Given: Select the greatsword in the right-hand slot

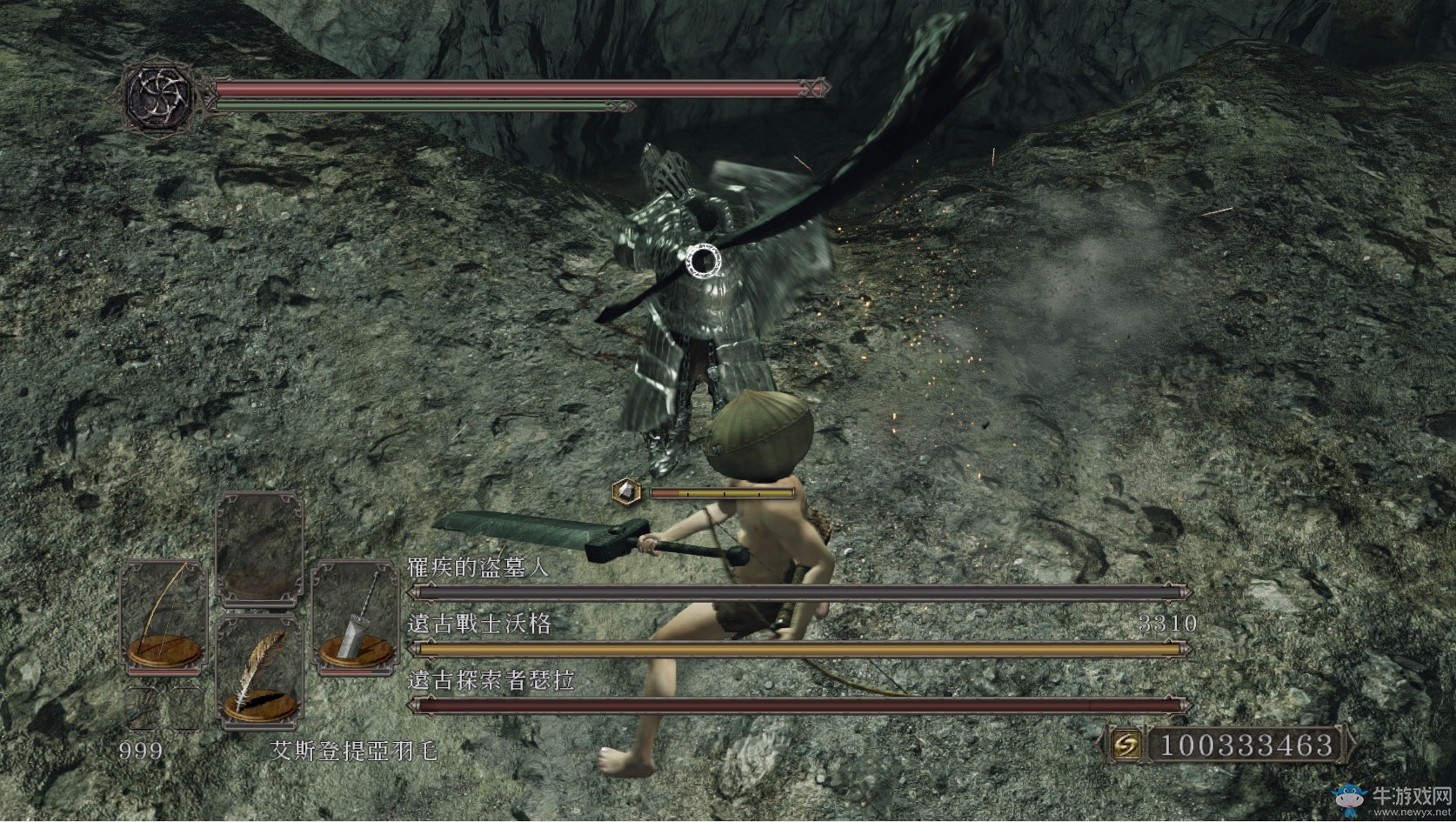Looking at the screenshot, I should tap(356, 616).
